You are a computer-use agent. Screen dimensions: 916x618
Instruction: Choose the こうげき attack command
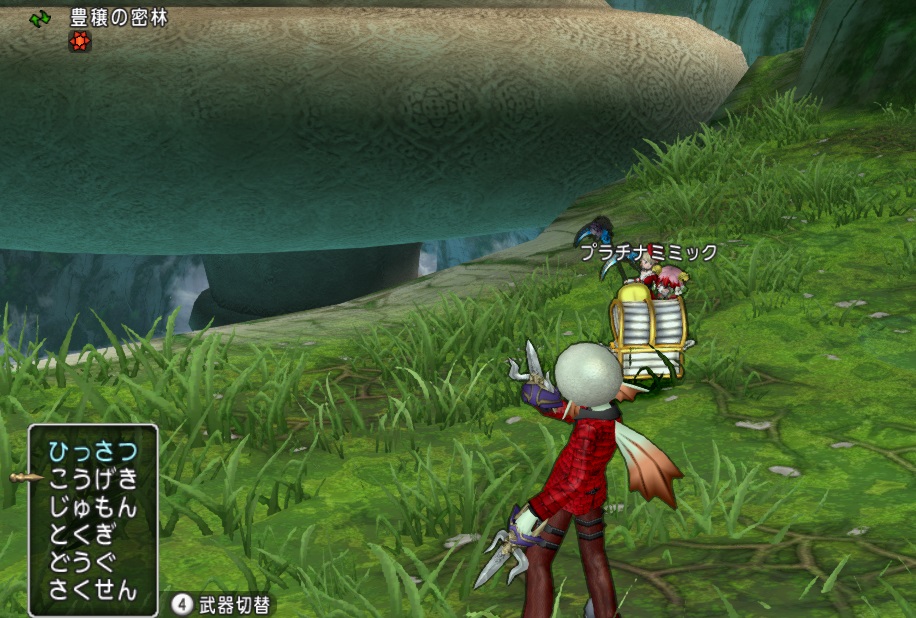[x=92, y=479]
